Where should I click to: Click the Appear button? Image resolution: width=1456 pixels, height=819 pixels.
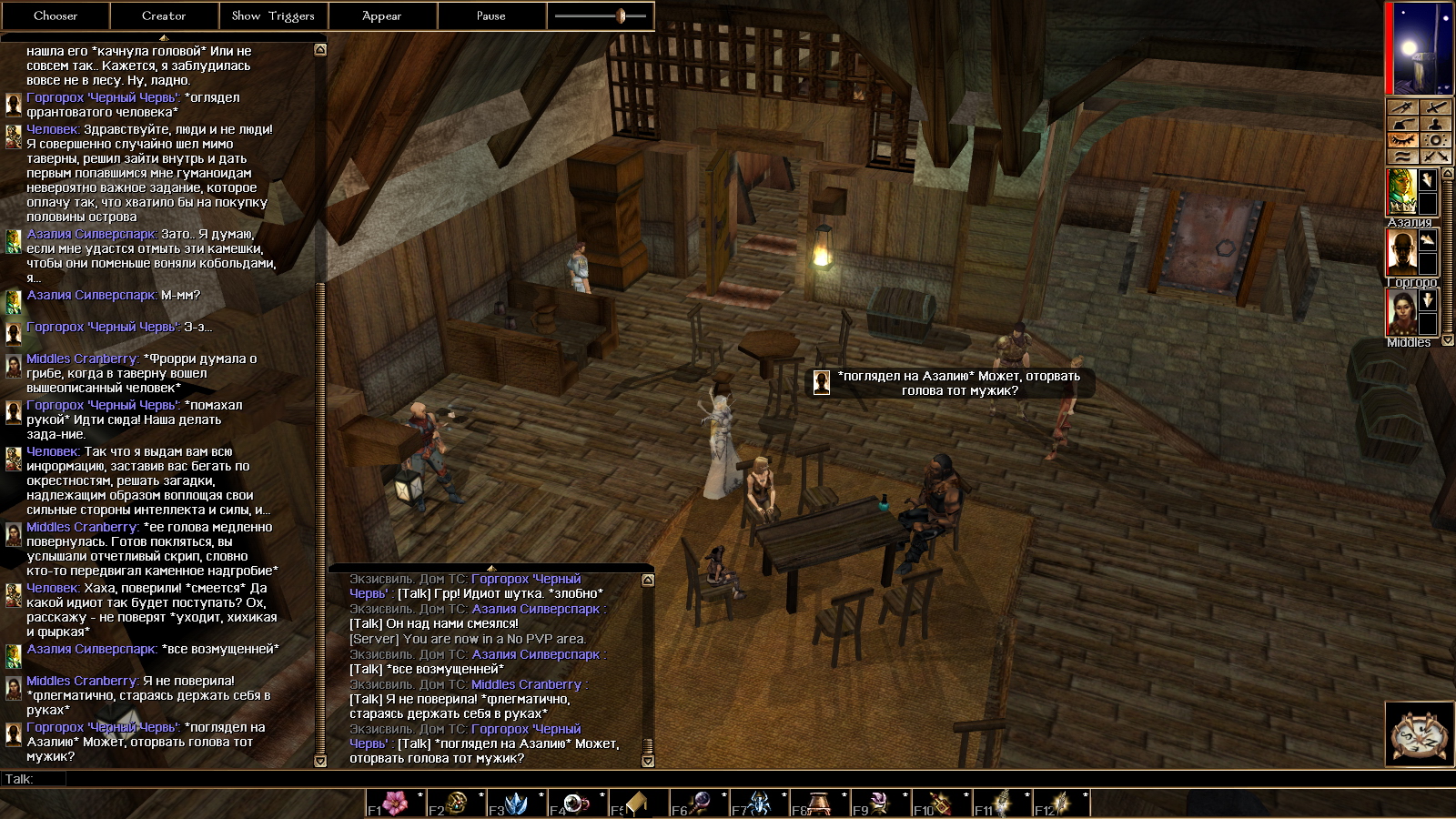tap(382, 15)
